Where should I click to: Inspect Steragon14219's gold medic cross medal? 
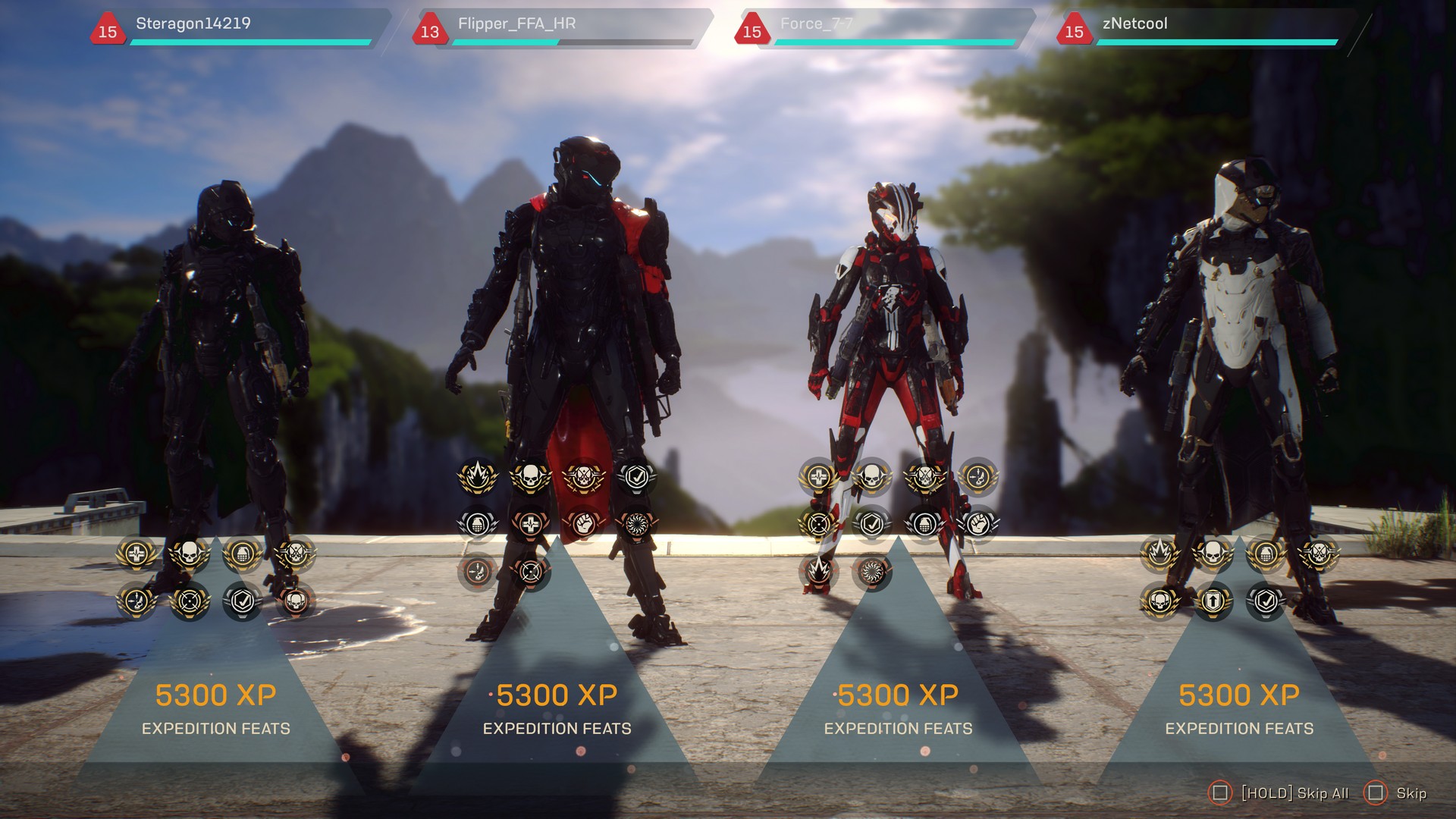click(x=136, y=555)
